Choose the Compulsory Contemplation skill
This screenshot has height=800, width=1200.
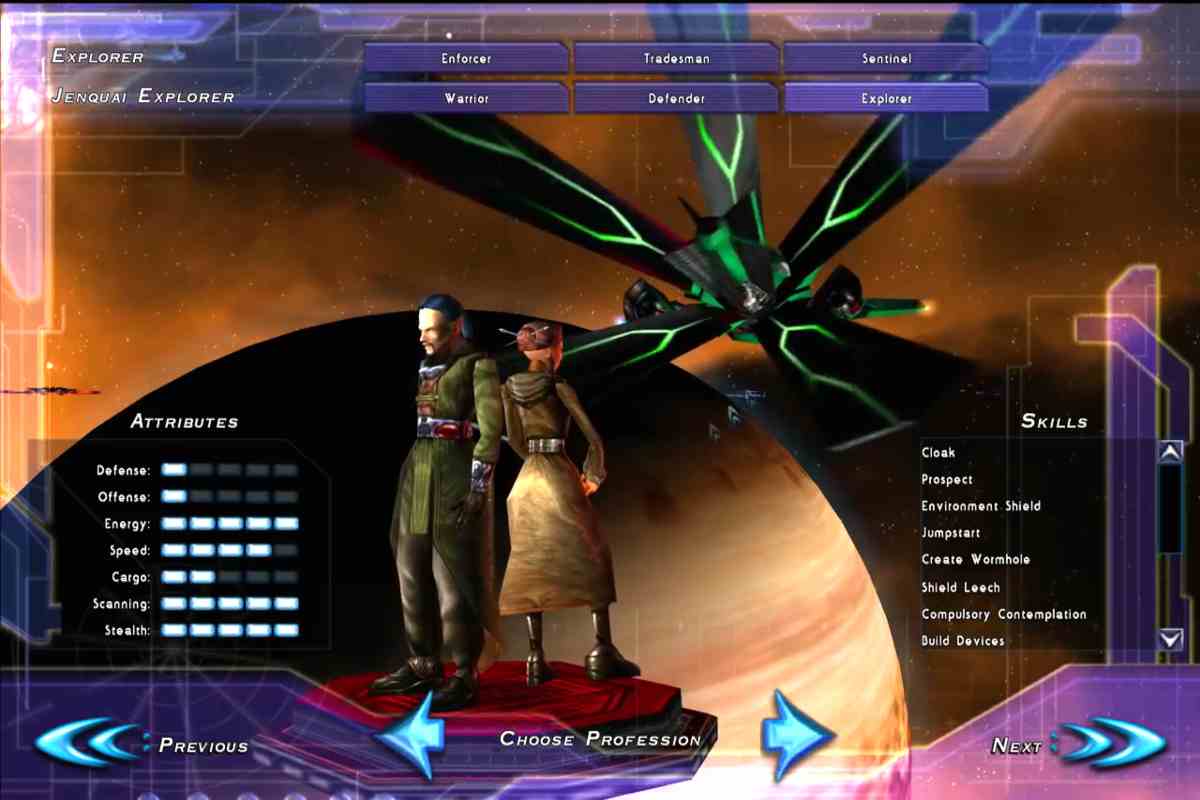click(x=1004, y=614)
